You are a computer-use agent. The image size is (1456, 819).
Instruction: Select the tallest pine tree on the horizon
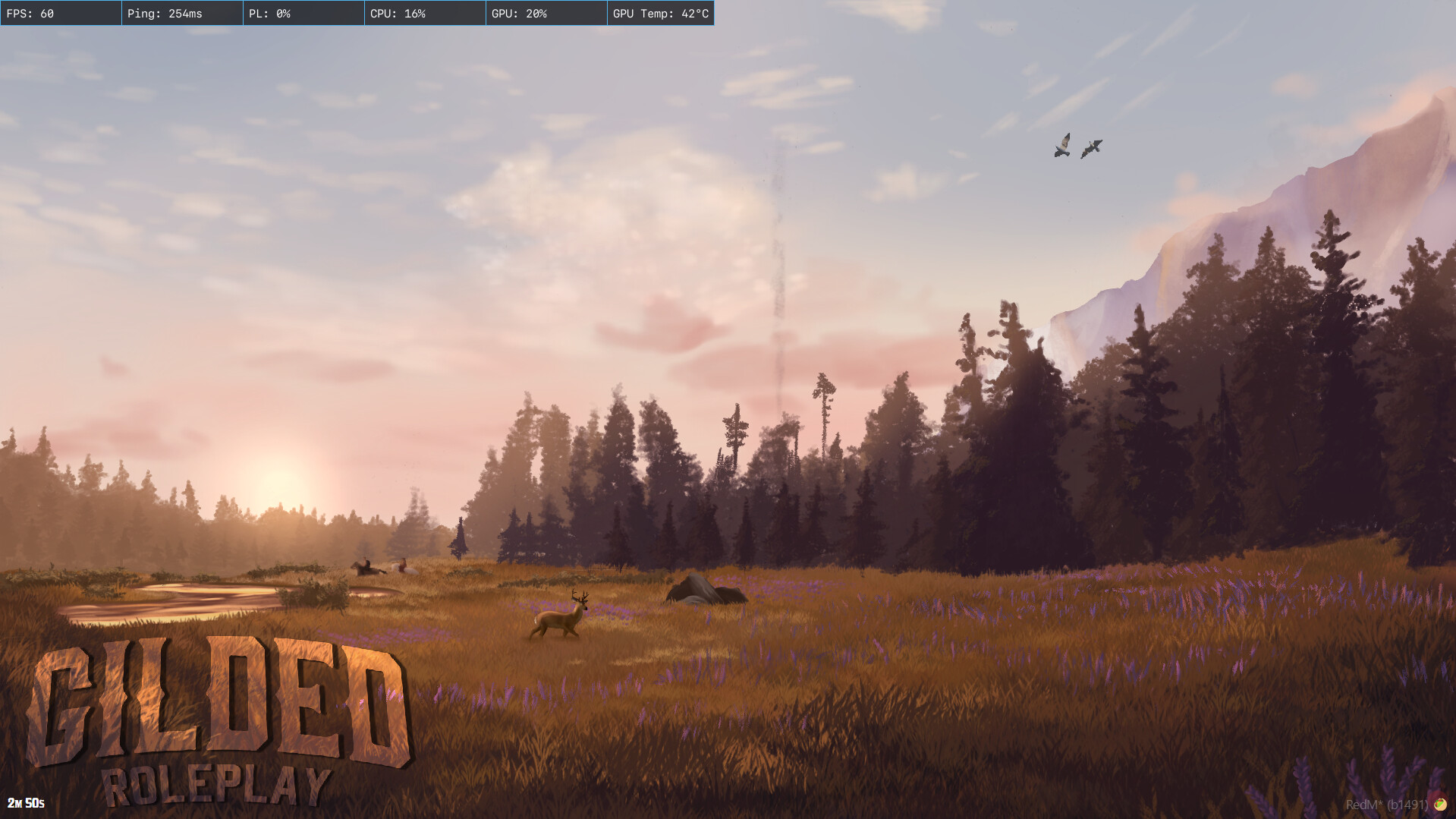(823, 387)
